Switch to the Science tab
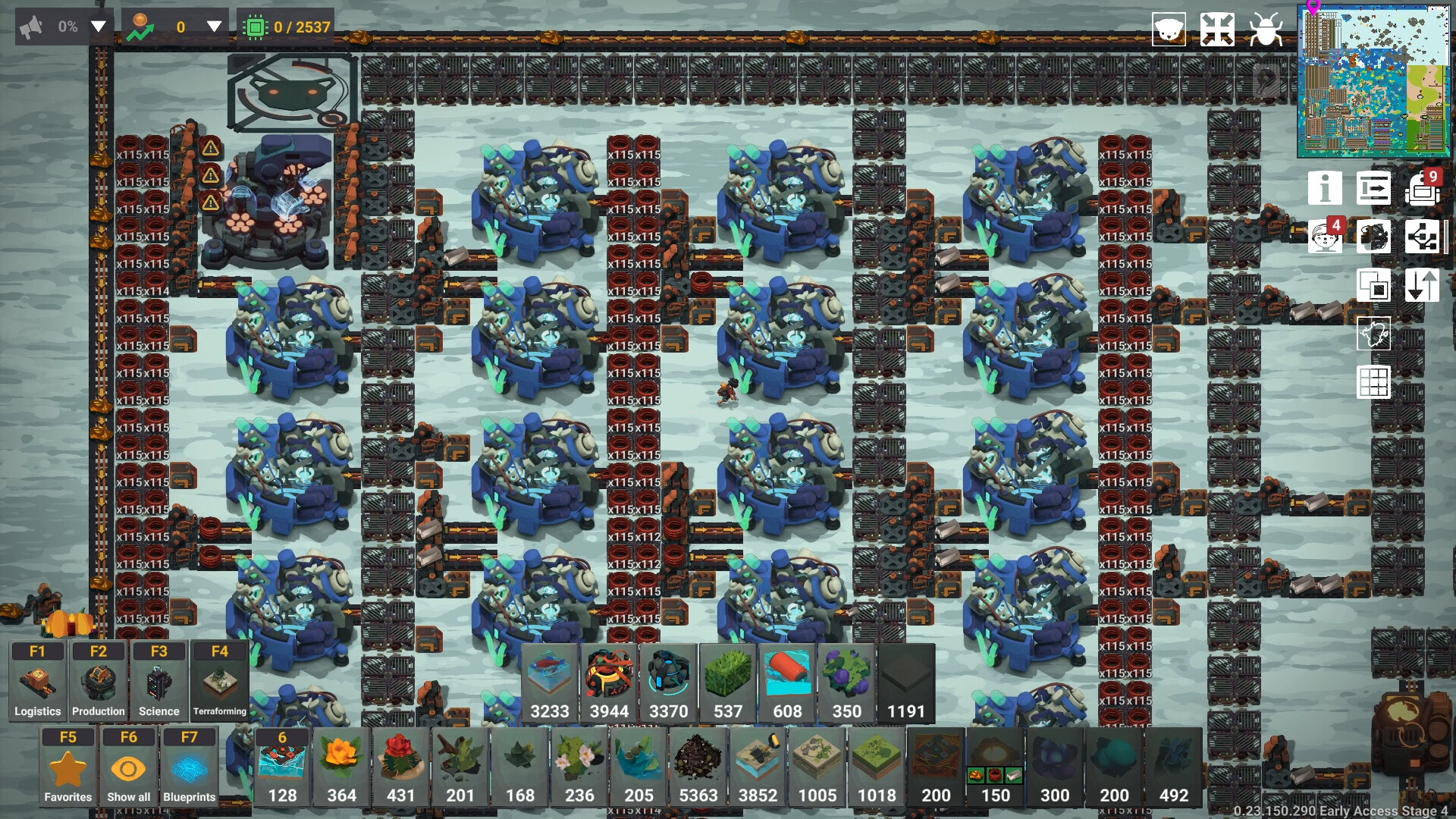The image size is (1456, 819). (x=158, y=680)
